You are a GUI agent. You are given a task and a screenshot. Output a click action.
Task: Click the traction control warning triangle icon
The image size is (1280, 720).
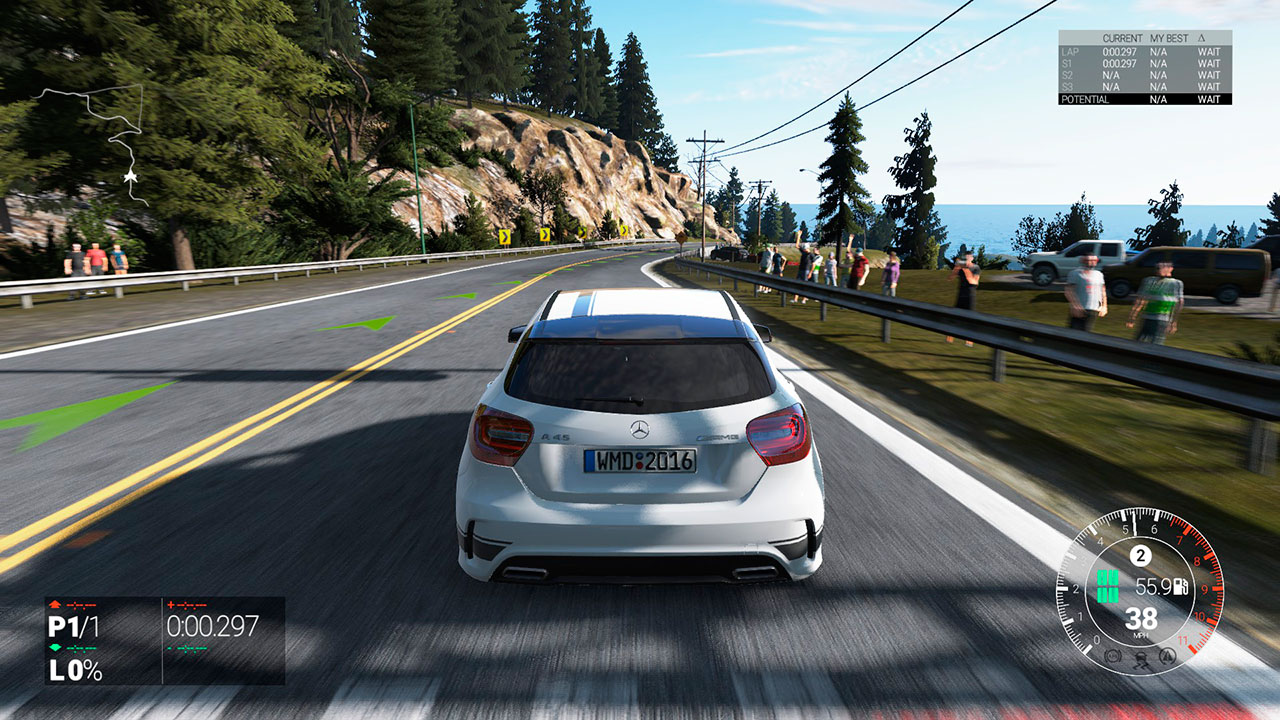1166,656
